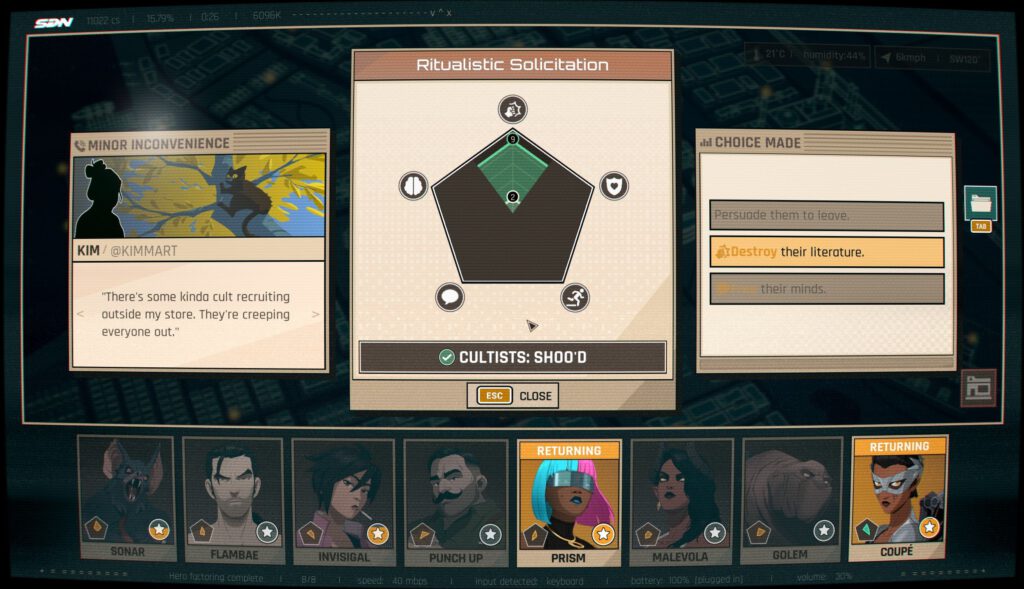Click the 'Persuade them to leave' choice
The image size is (1024, 589).
[x=826, y=216]
